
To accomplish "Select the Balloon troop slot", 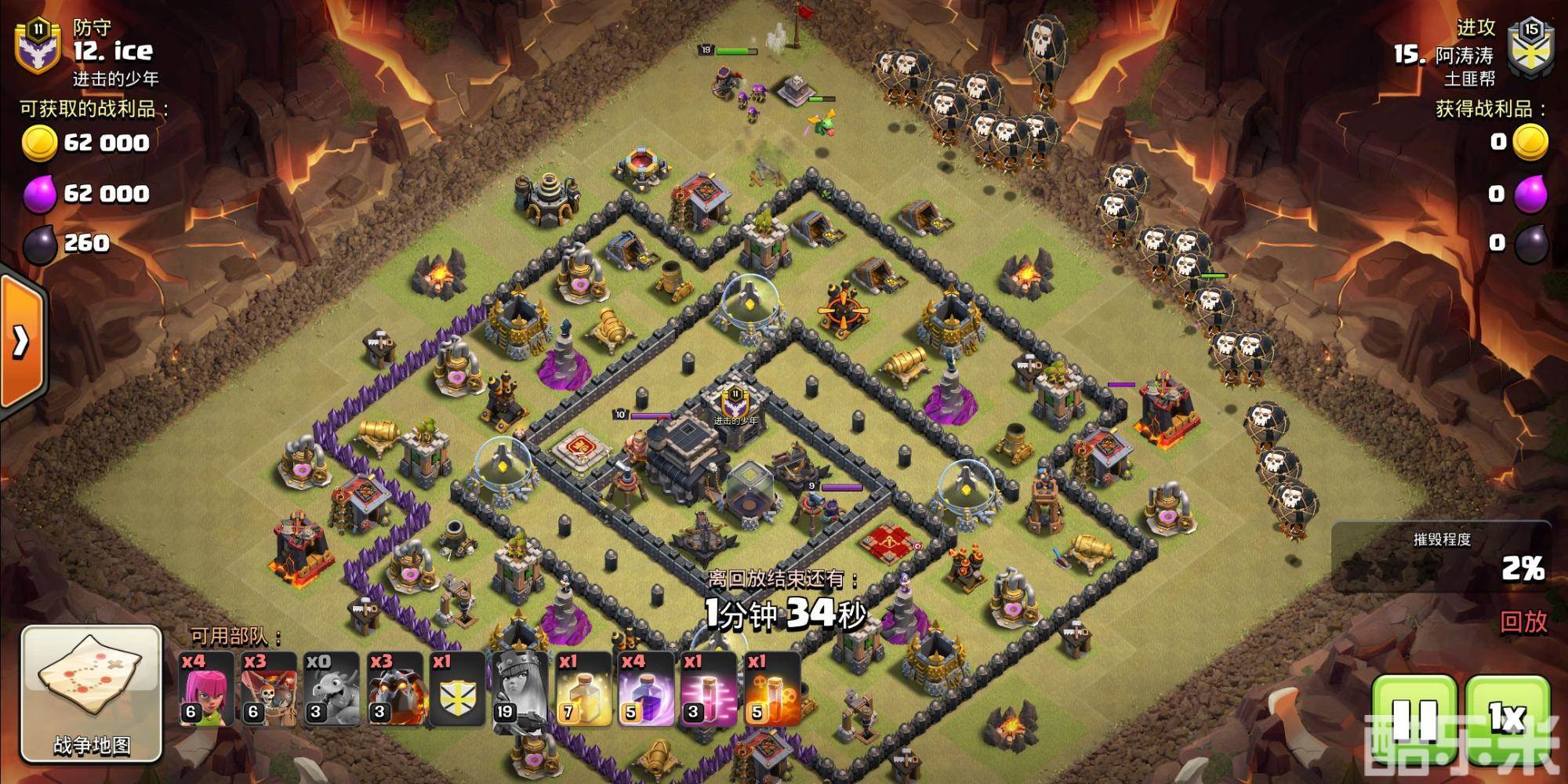I will 270,689.
